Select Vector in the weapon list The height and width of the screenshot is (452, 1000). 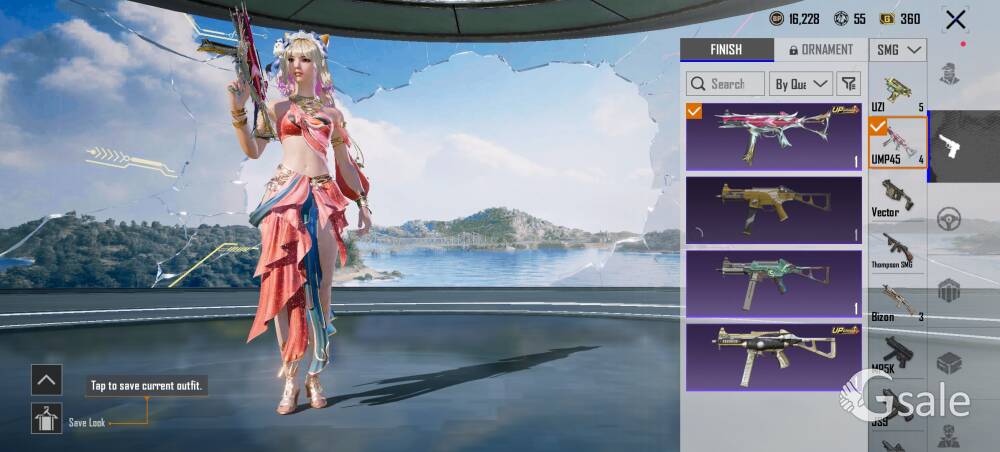(897, 197)
